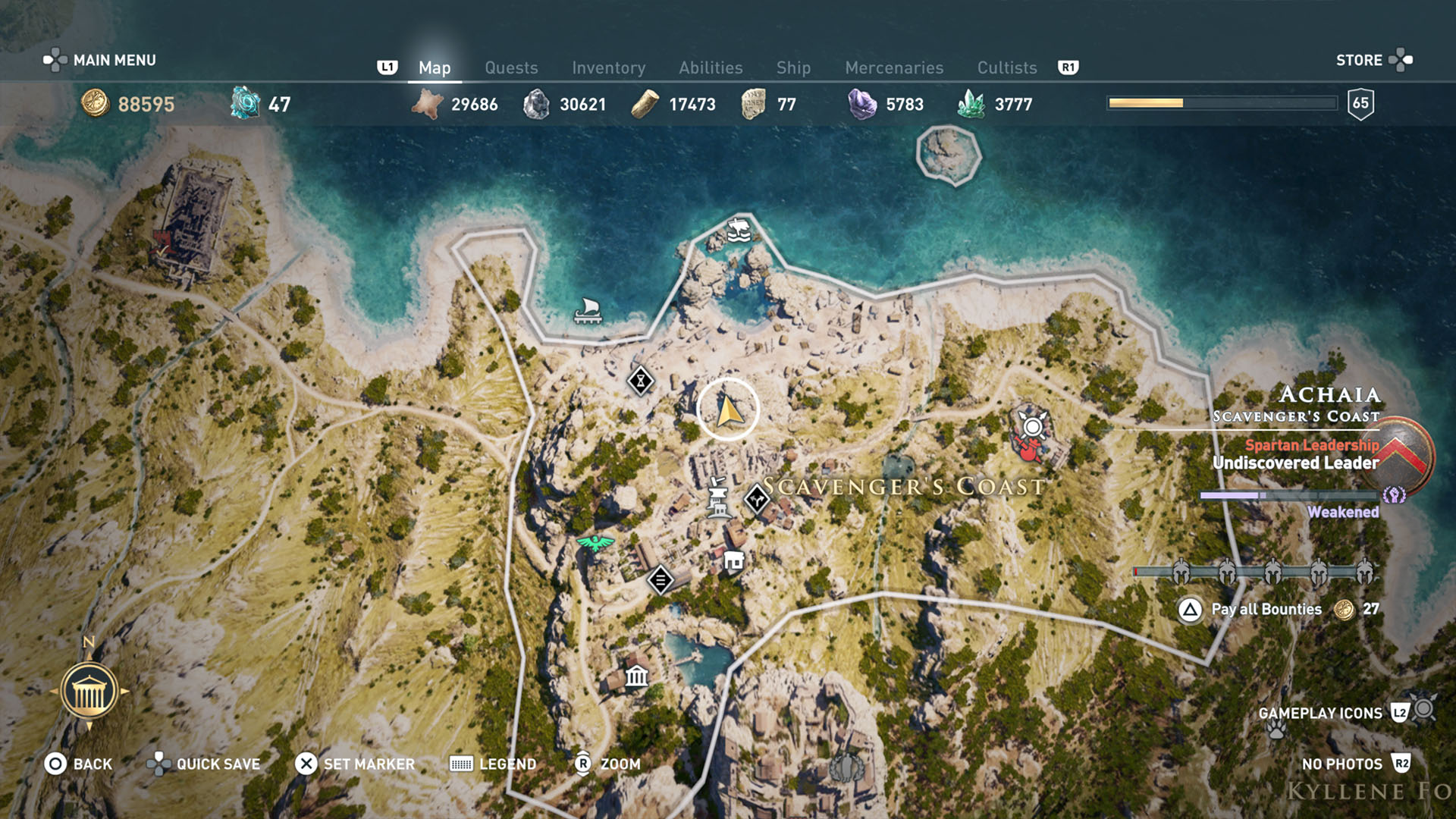The height and width of the screenshot is (819, 1456).
Task: Switch to the Mercenaries tab
Action: click(893, 67)
